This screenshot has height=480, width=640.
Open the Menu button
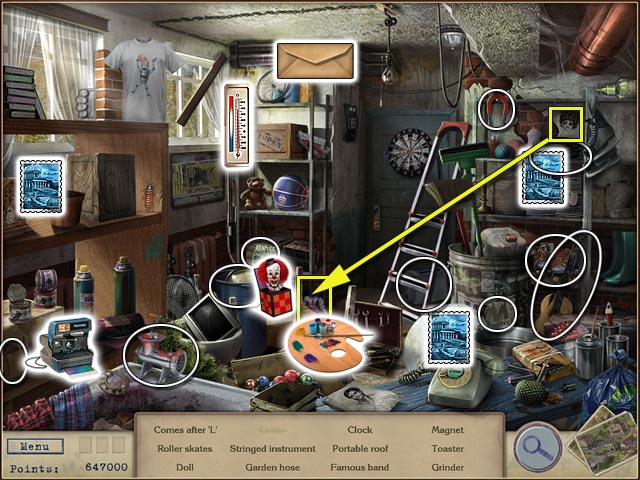pos(35,446)
